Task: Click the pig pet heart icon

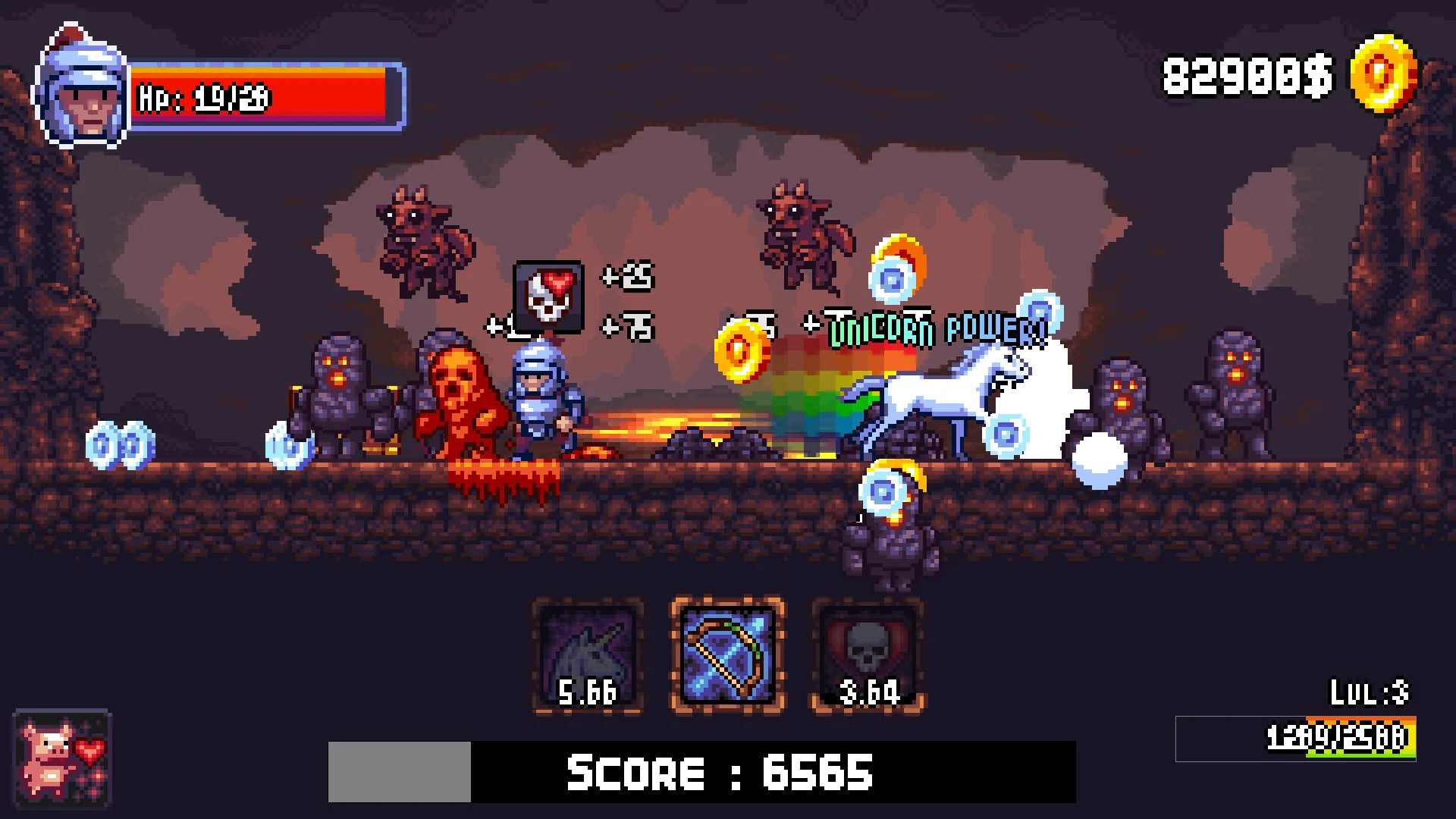Action: [62, 759]
